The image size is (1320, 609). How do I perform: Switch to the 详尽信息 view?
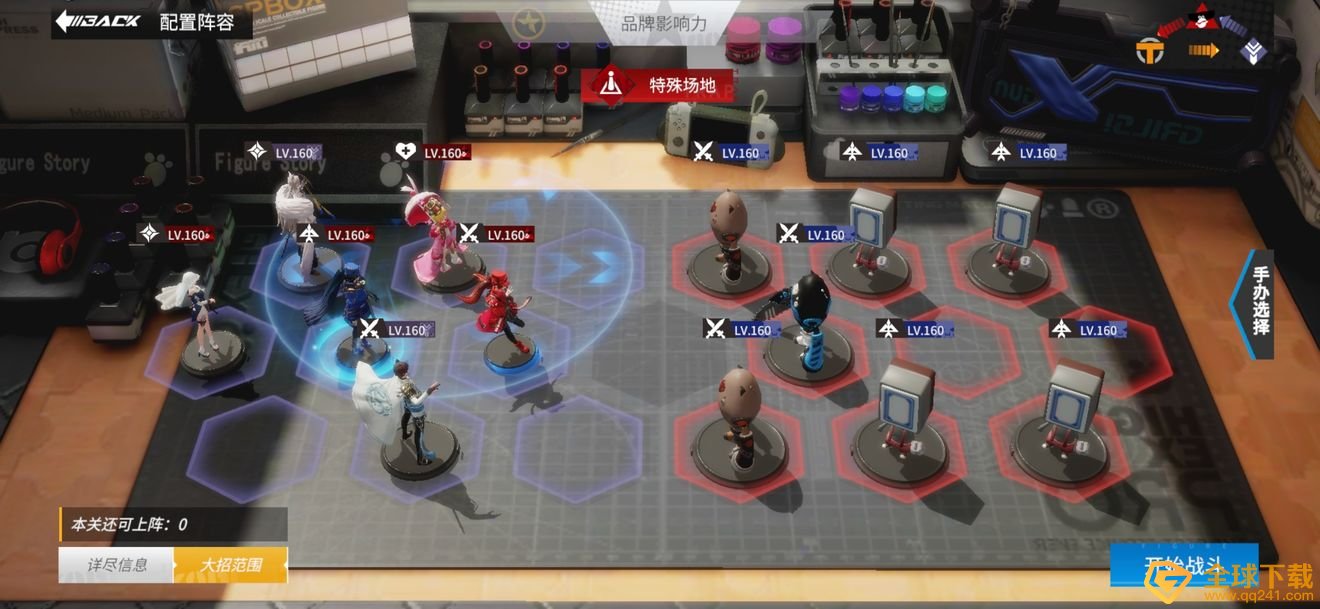pos(116,565)
